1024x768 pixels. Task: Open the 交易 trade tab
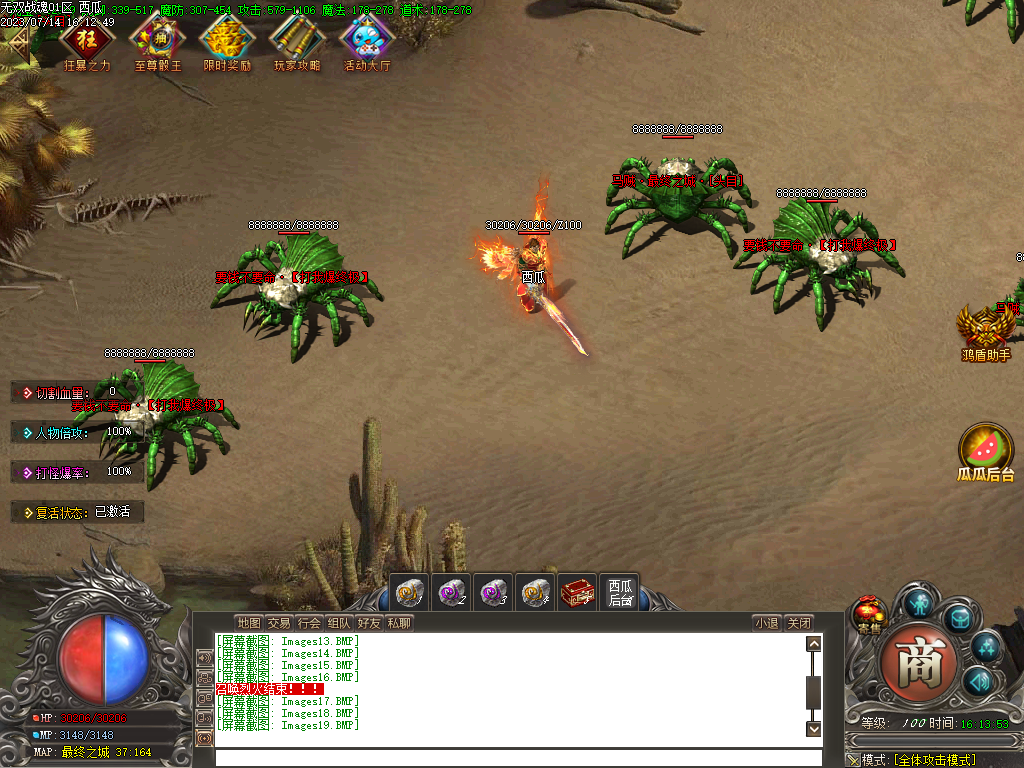[x=279, y=623]
